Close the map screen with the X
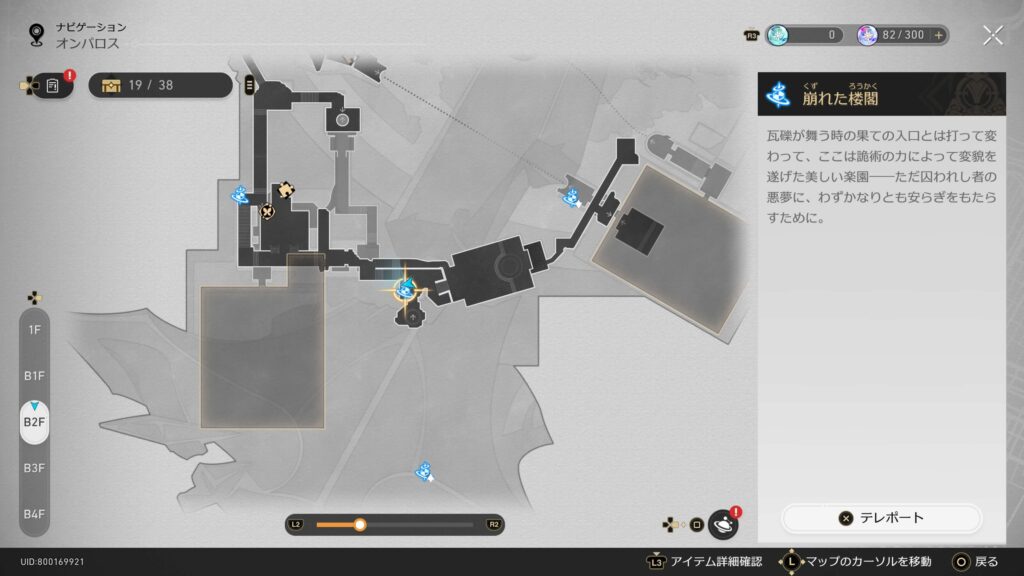This screenshot has width=1024, height=576. click(992, 35)
